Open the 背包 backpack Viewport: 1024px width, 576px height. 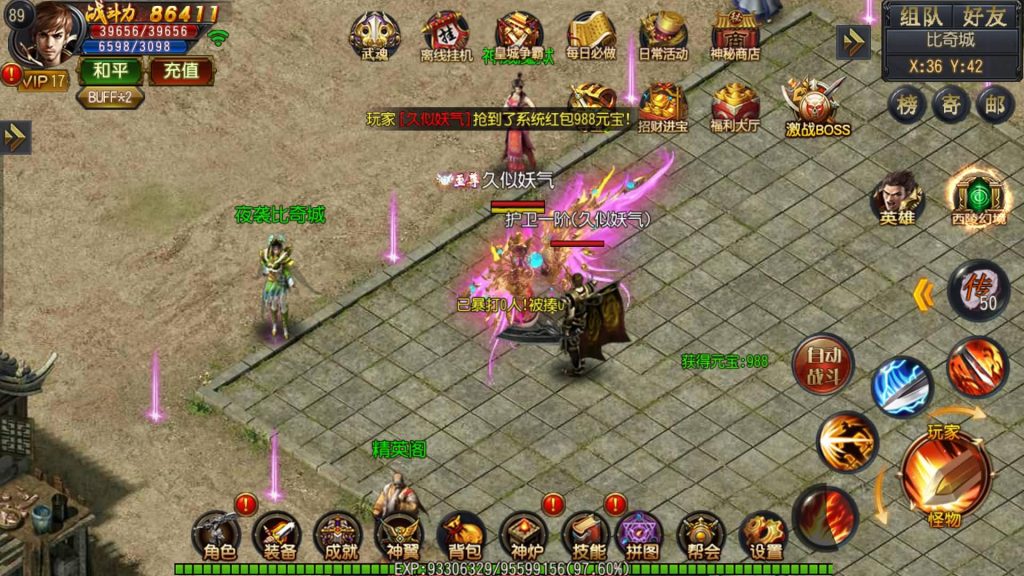[x=460, y=535]
